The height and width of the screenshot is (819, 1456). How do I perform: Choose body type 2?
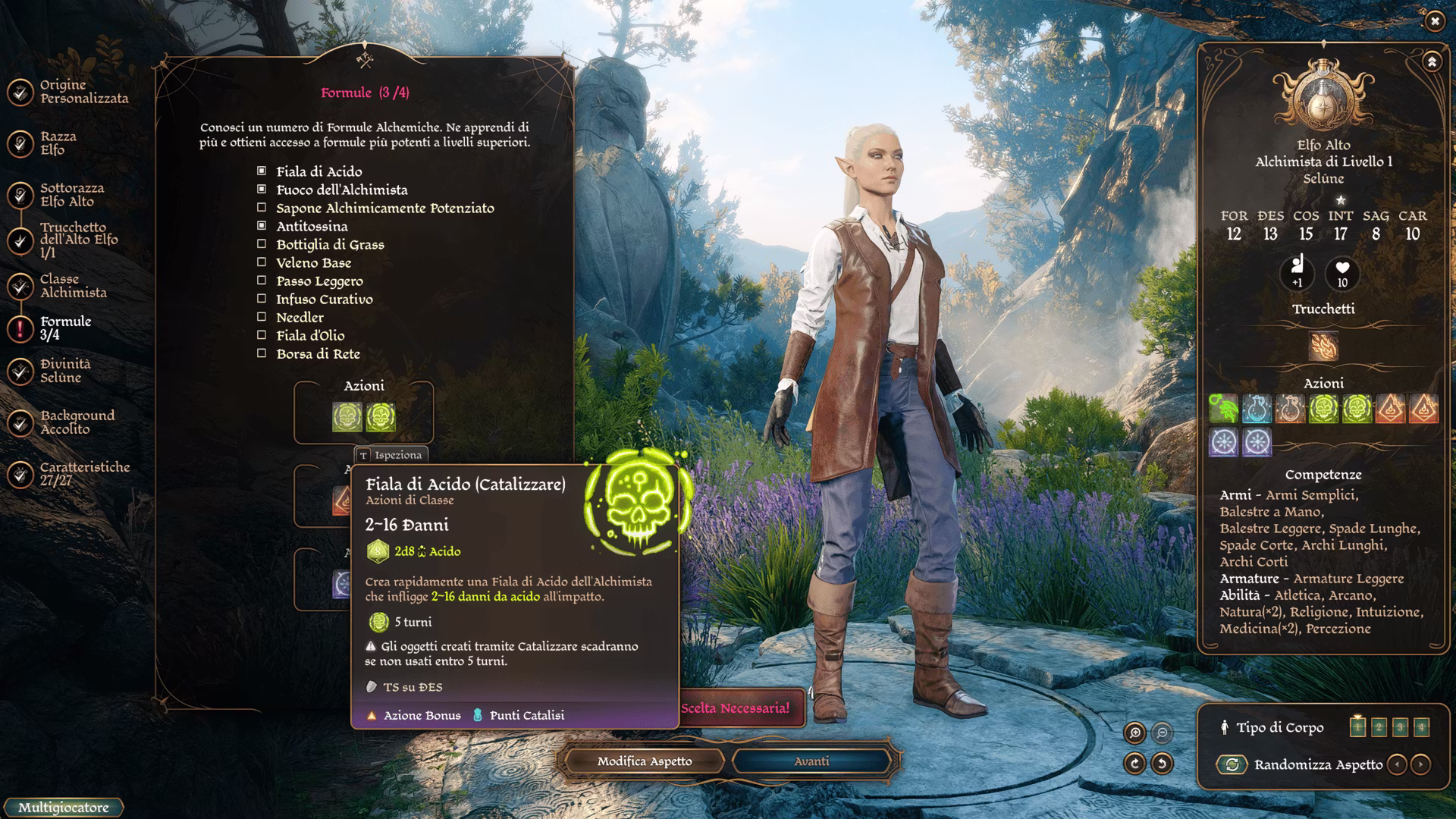click(x=1379, y=727)
